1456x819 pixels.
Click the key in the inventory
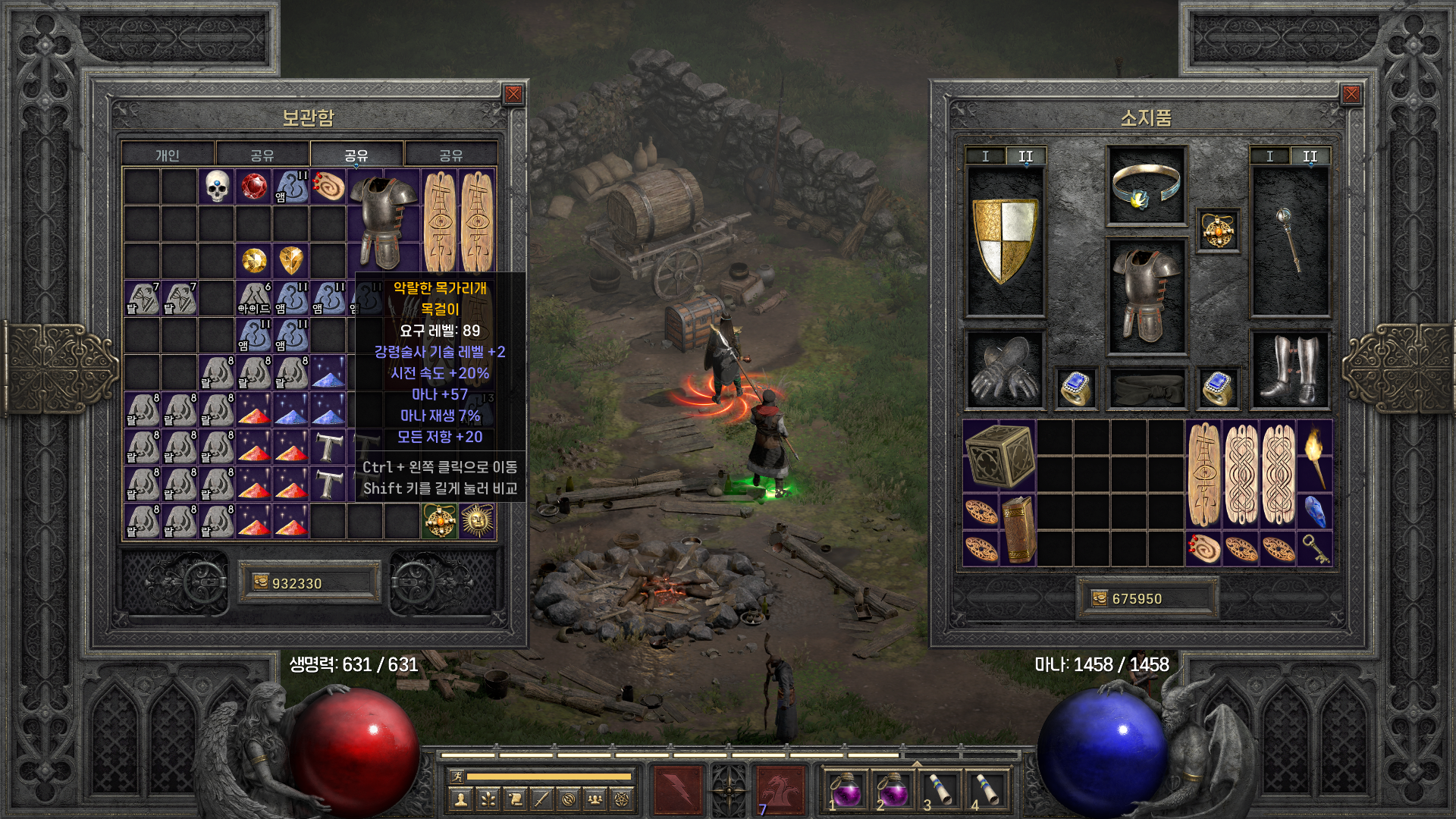tap(1315, 548)
